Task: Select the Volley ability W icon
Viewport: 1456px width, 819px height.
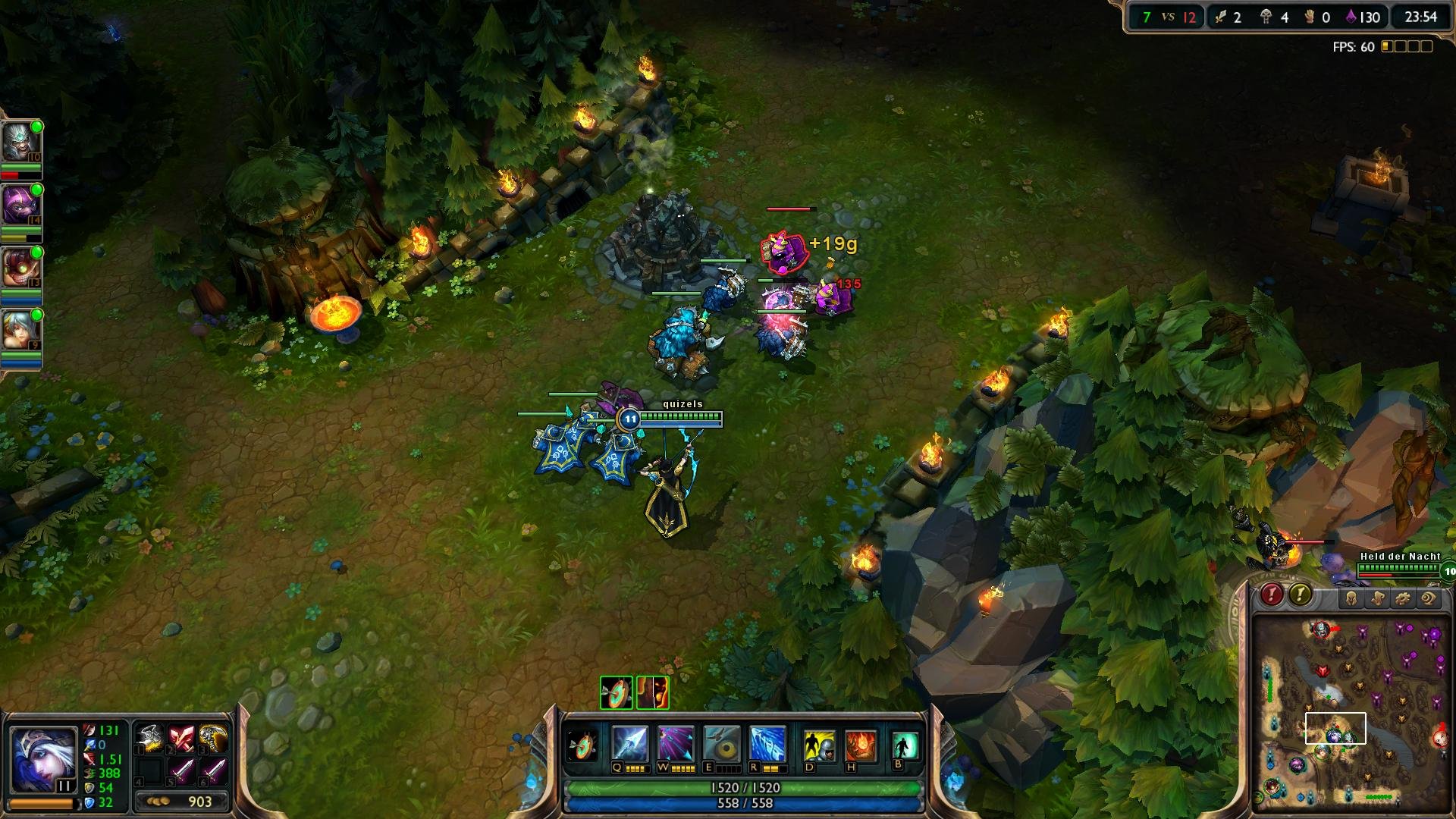Action: click(x=674, y=742)
